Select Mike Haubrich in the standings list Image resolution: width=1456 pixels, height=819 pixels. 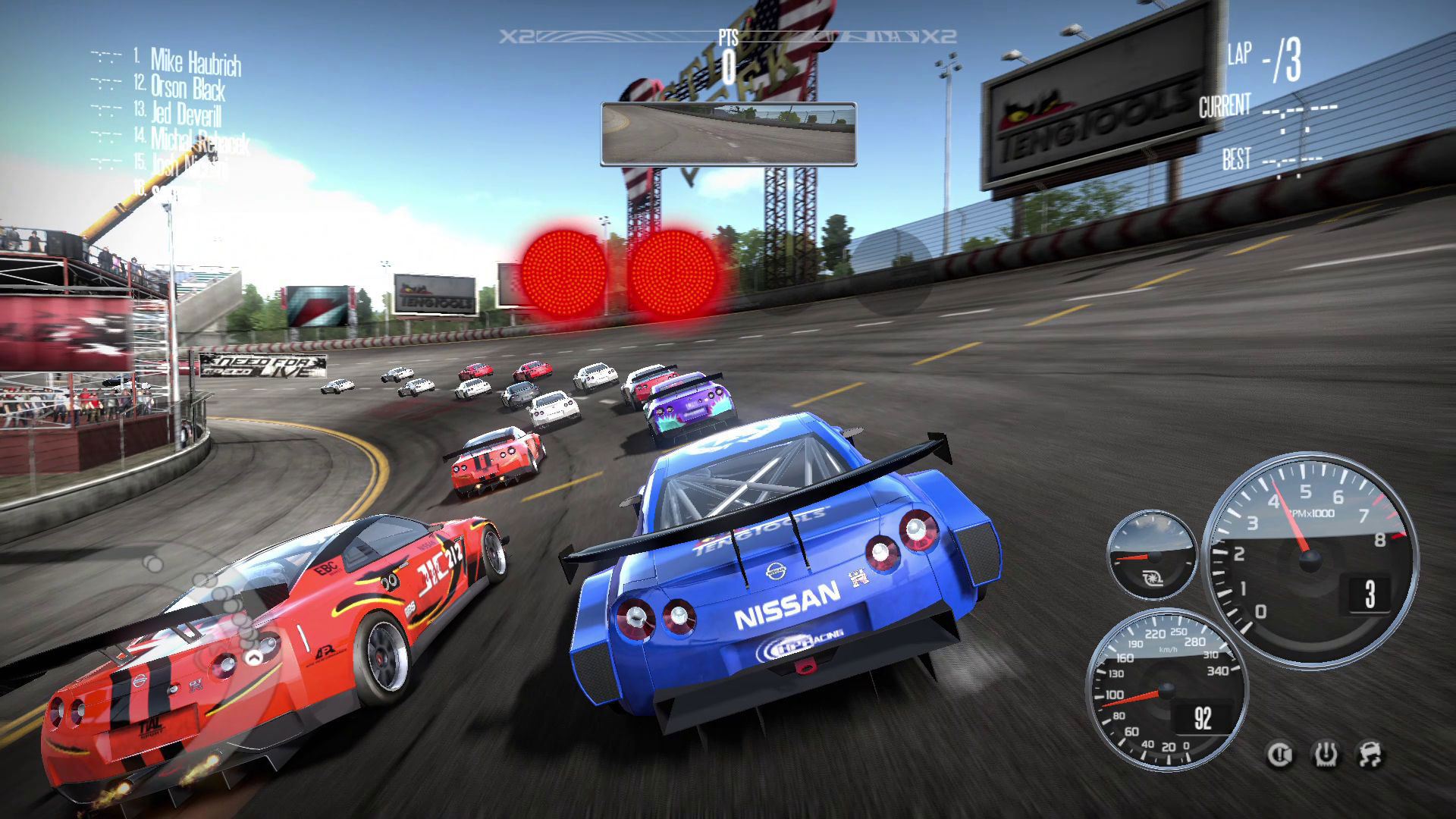[x=195, y=61]
